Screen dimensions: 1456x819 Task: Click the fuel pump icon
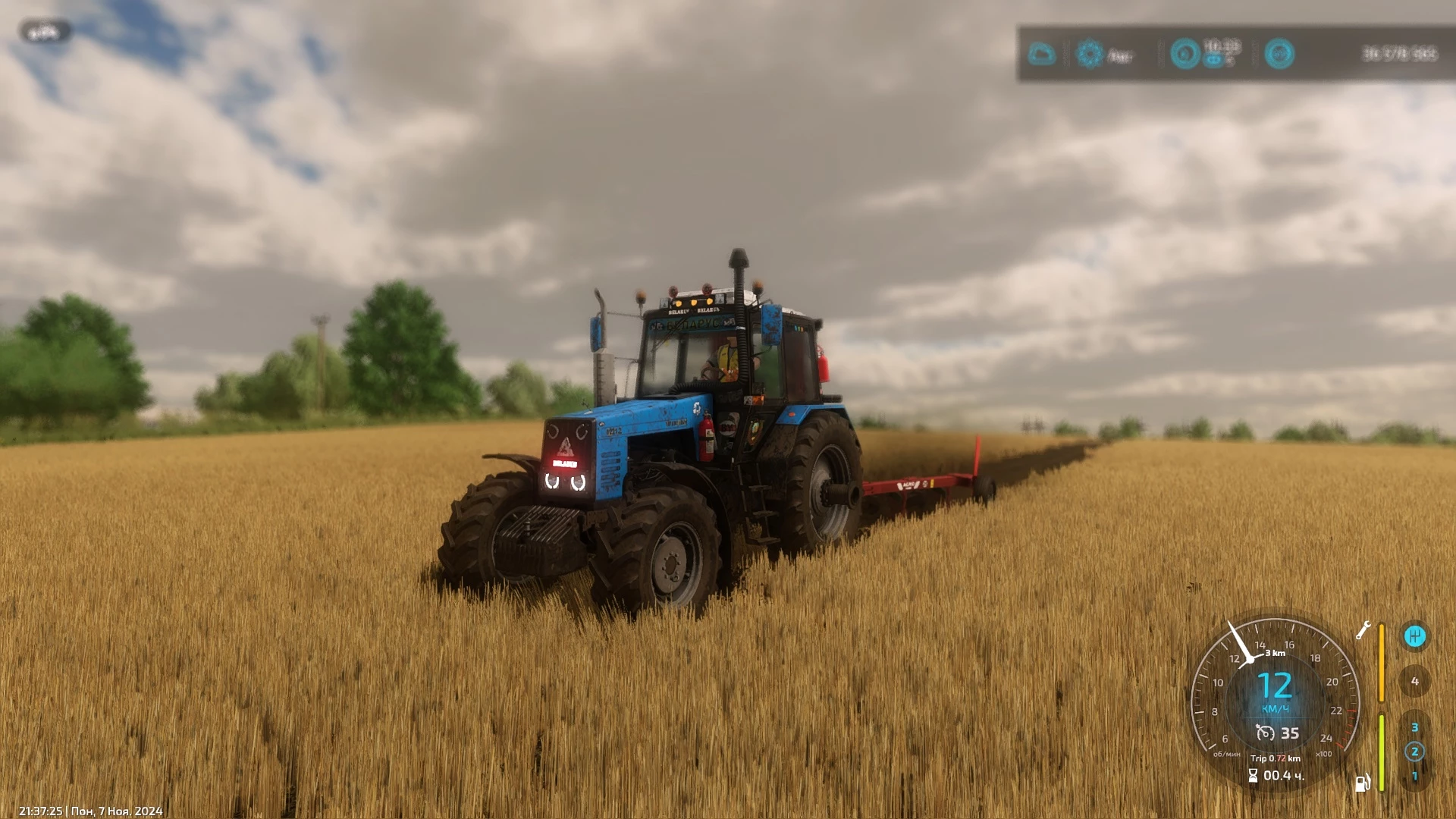(1362, 783)
